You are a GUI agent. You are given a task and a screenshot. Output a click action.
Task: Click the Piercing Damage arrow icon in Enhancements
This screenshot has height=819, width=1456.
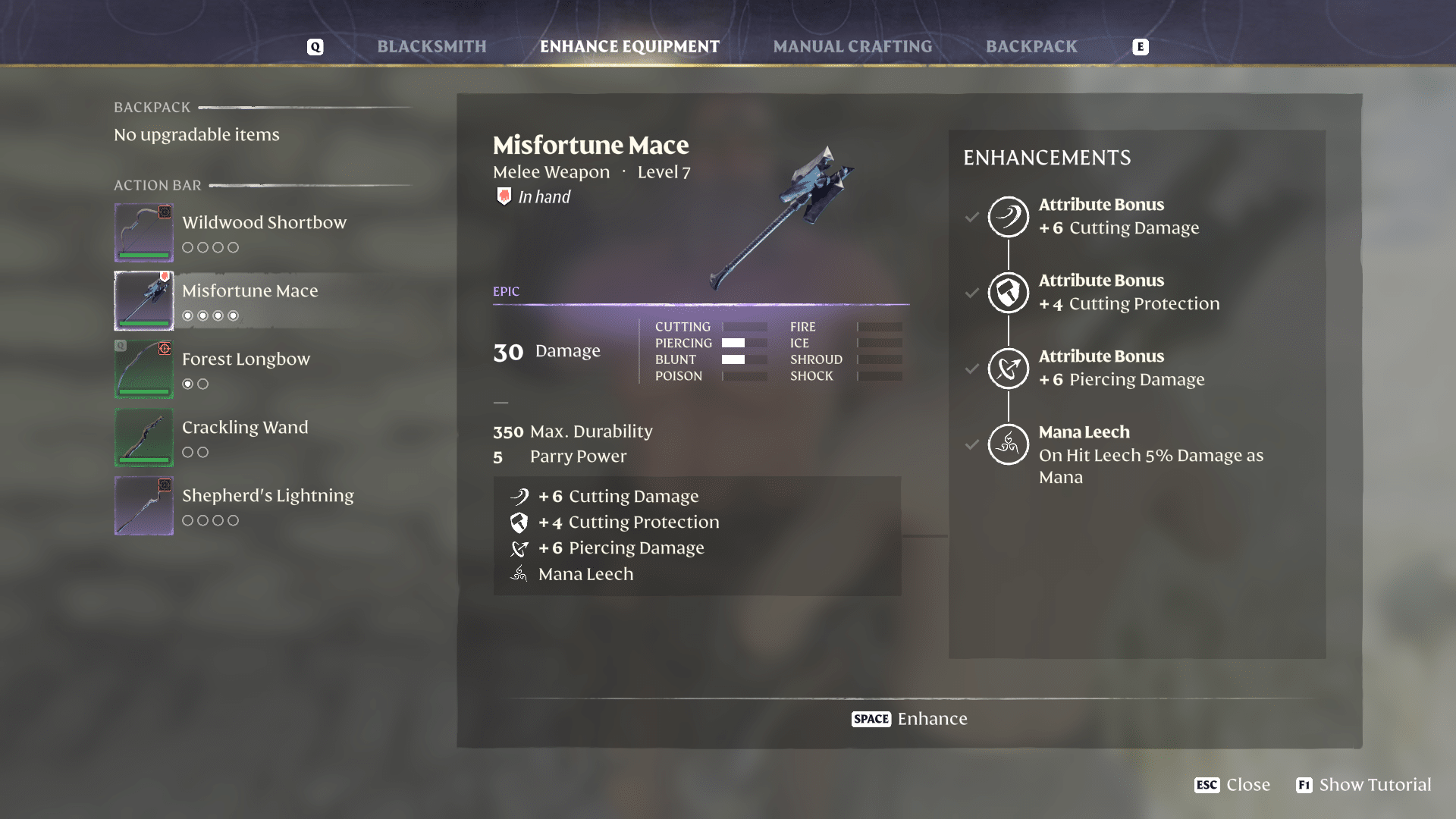[1008, 369]
